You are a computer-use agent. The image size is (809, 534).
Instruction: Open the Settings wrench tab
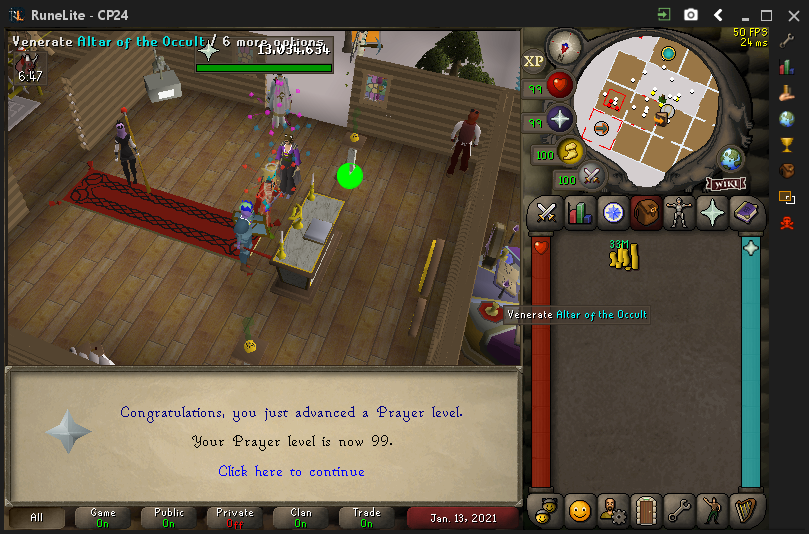(x=679, y=510)
